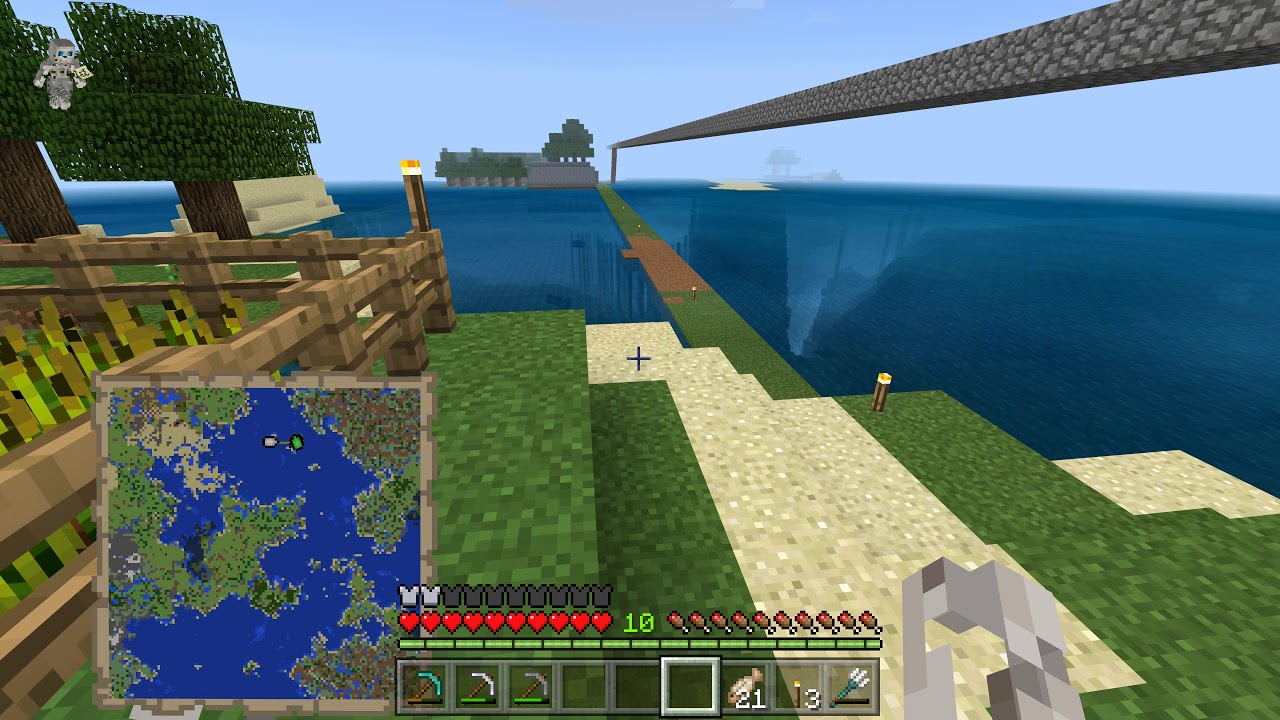Equip the trident from the hotbar
The width and height of the screenshot is (1280, 720).
pyautogui.click(x=852, y=686)
